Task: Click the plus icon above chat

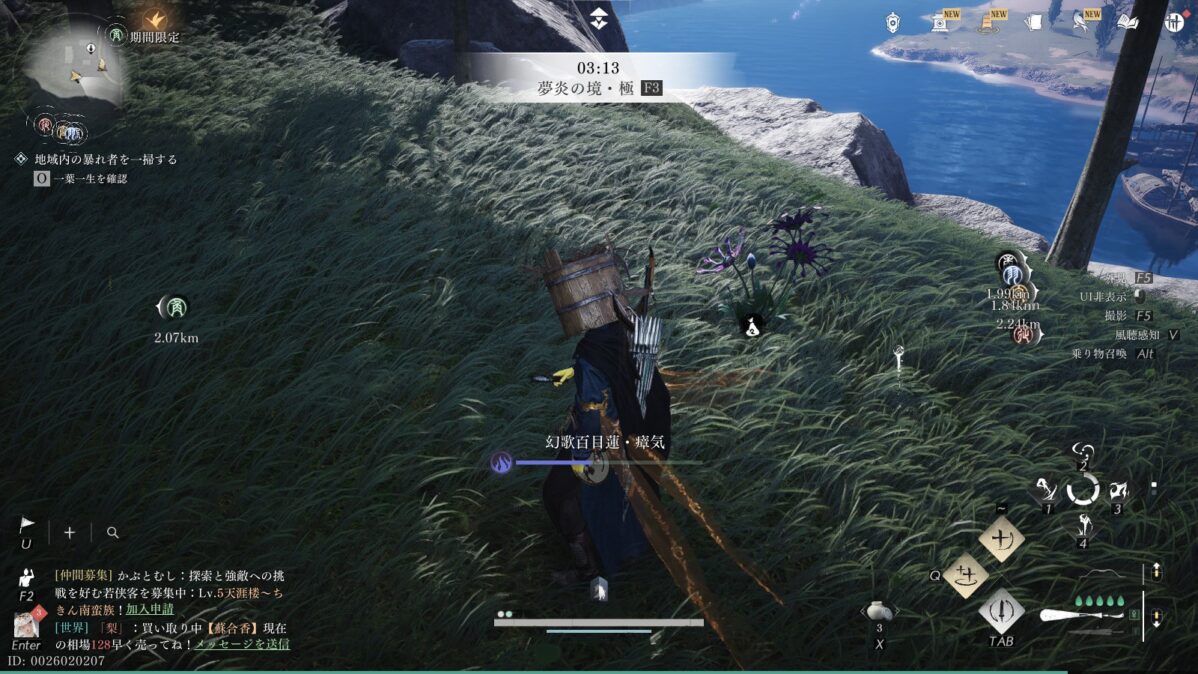Action: pyautogui.click(x=69, y=532)
